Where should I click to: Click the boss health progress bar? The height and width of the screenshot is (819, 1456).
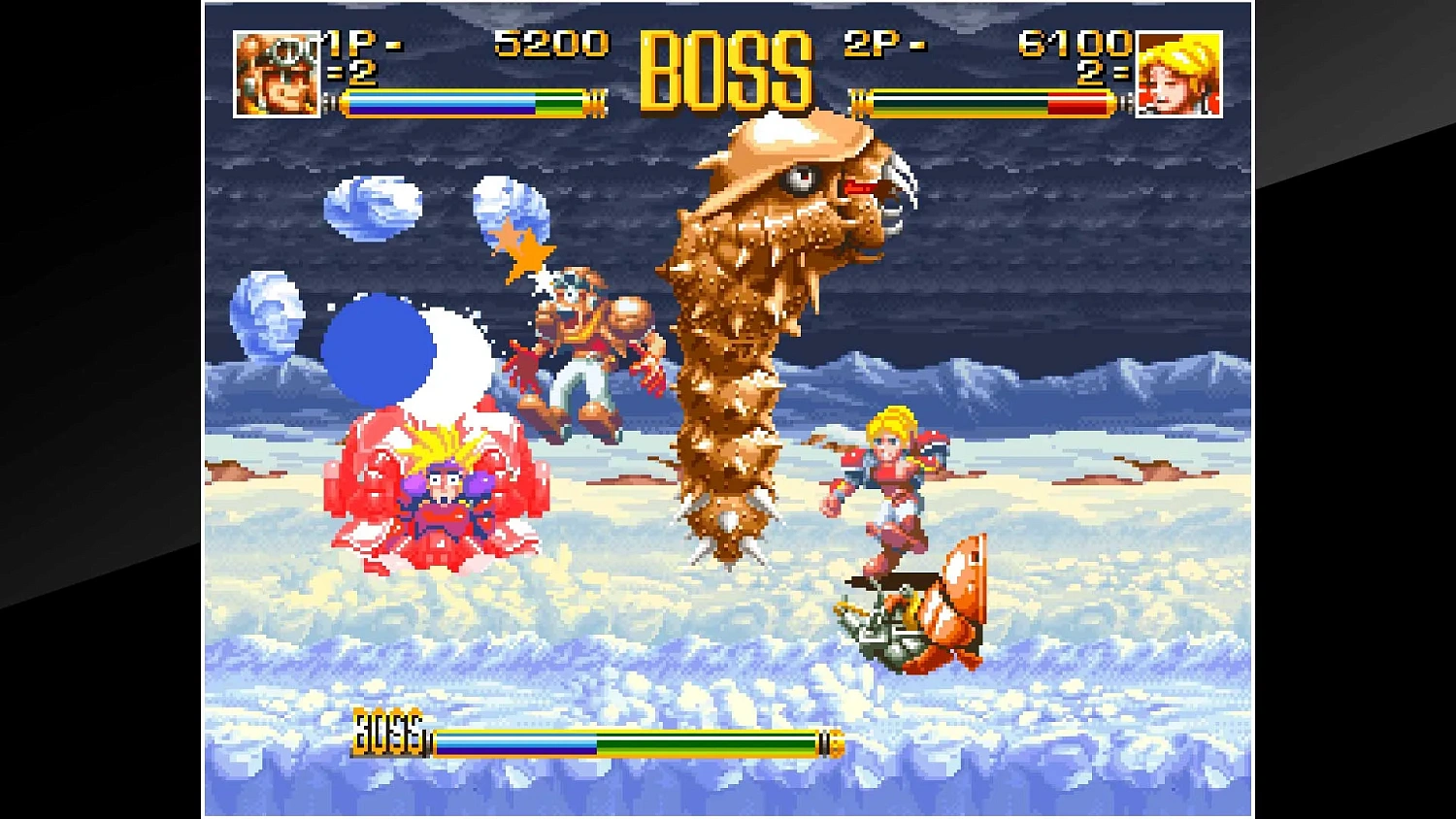[x=631, y=741]
